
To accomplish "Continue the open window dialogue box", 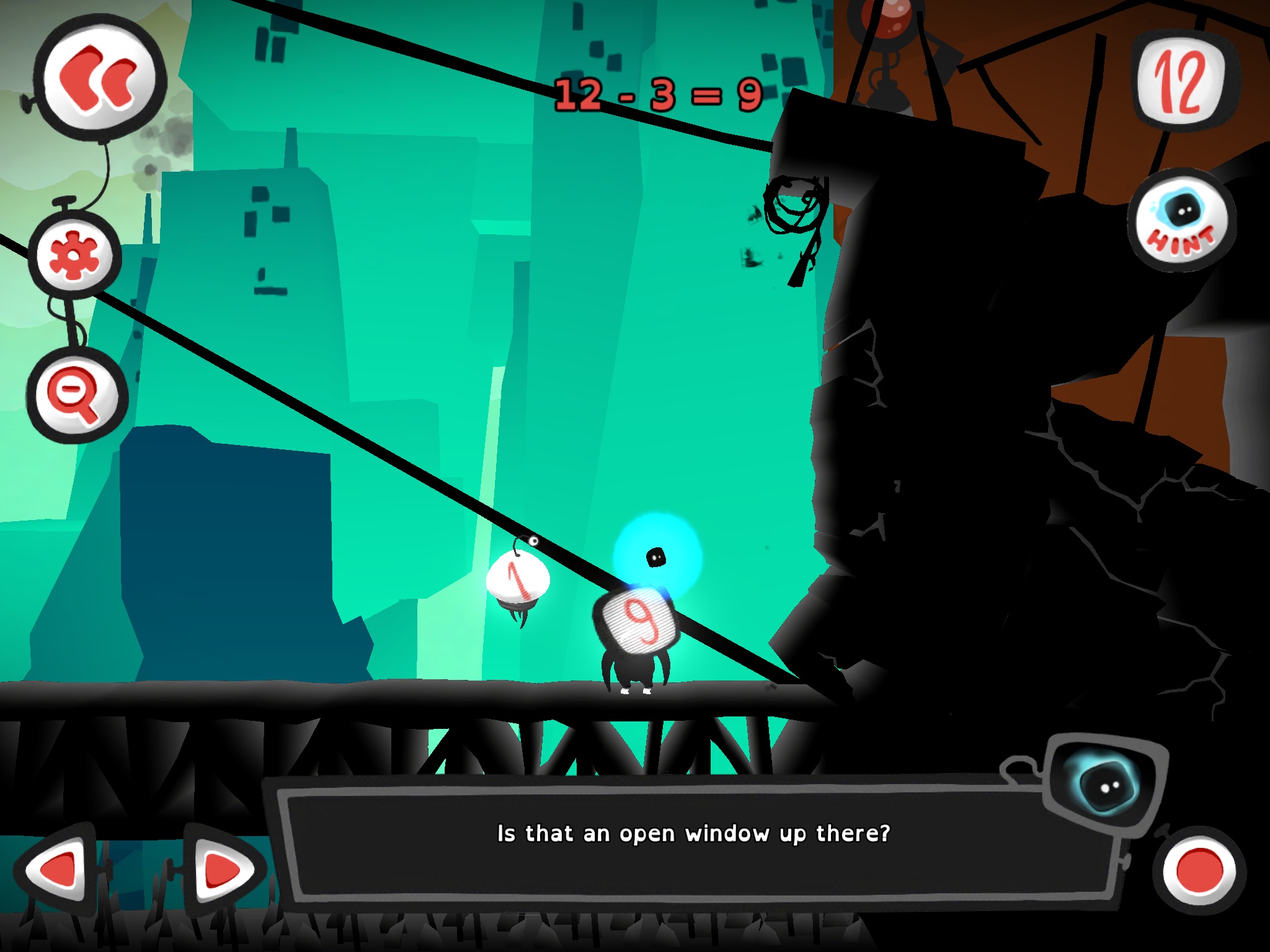I will pos(693,834).
